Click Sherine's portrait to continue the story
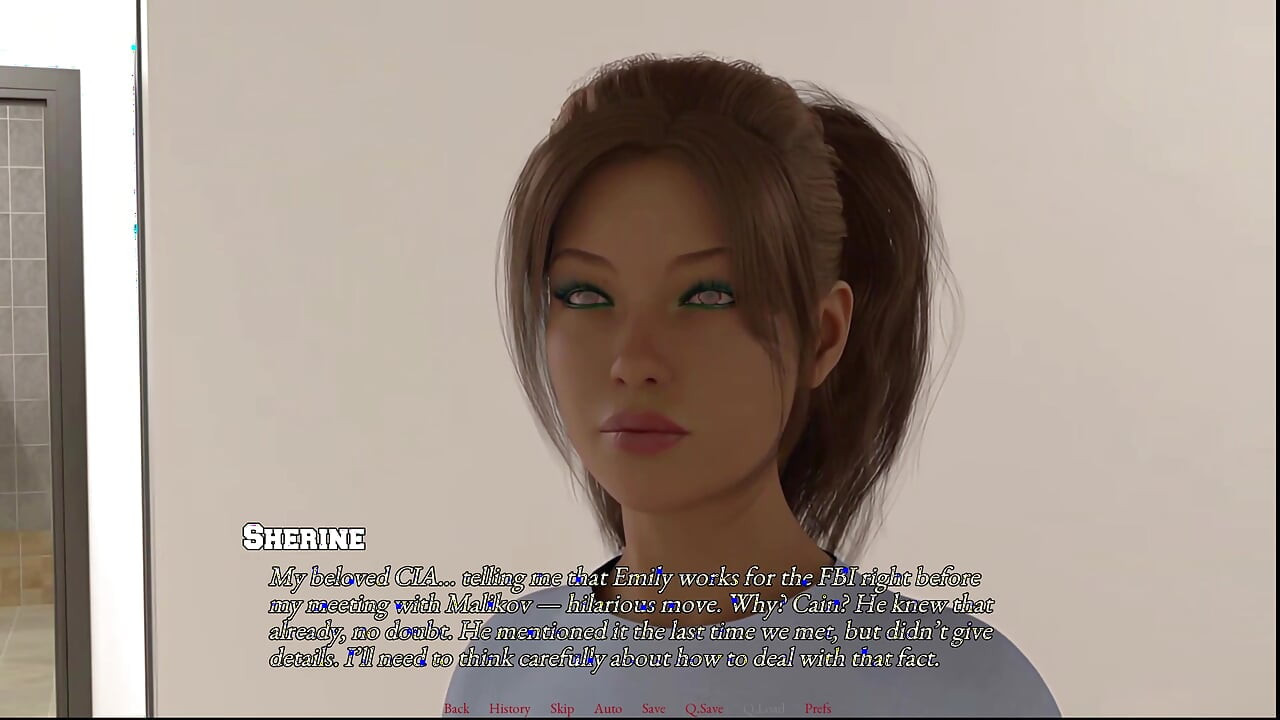This screenshot has height=720, width=1280. tap(650, 330)
